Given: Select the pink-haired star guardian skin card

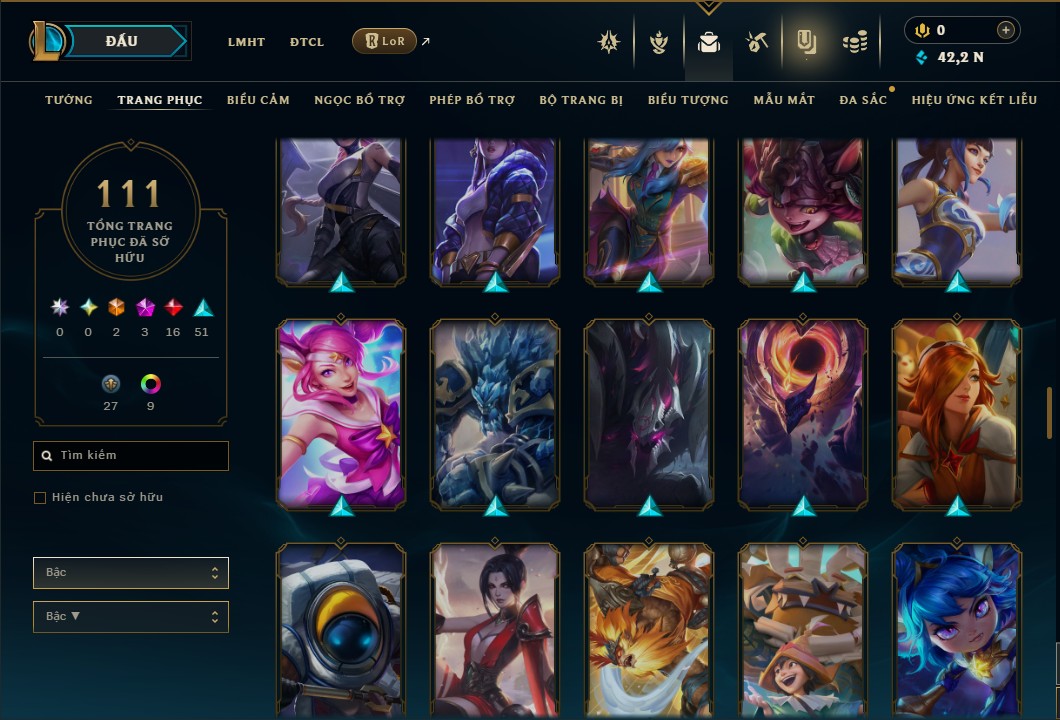Looking at the screenshot, I should click(342, 413).
